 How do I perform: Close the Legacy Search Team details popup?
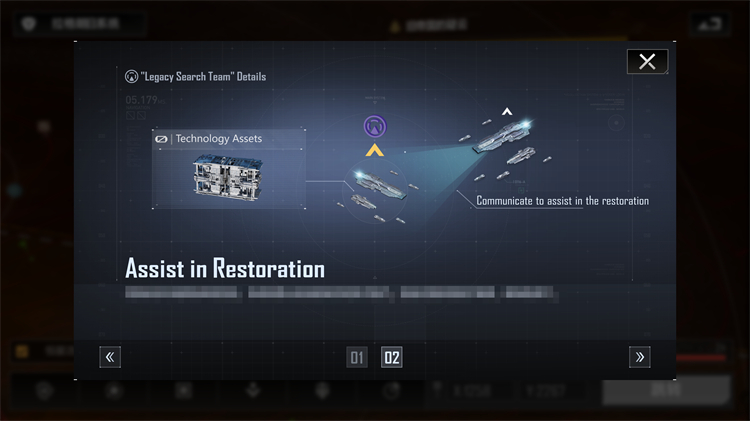coord(647,62)
